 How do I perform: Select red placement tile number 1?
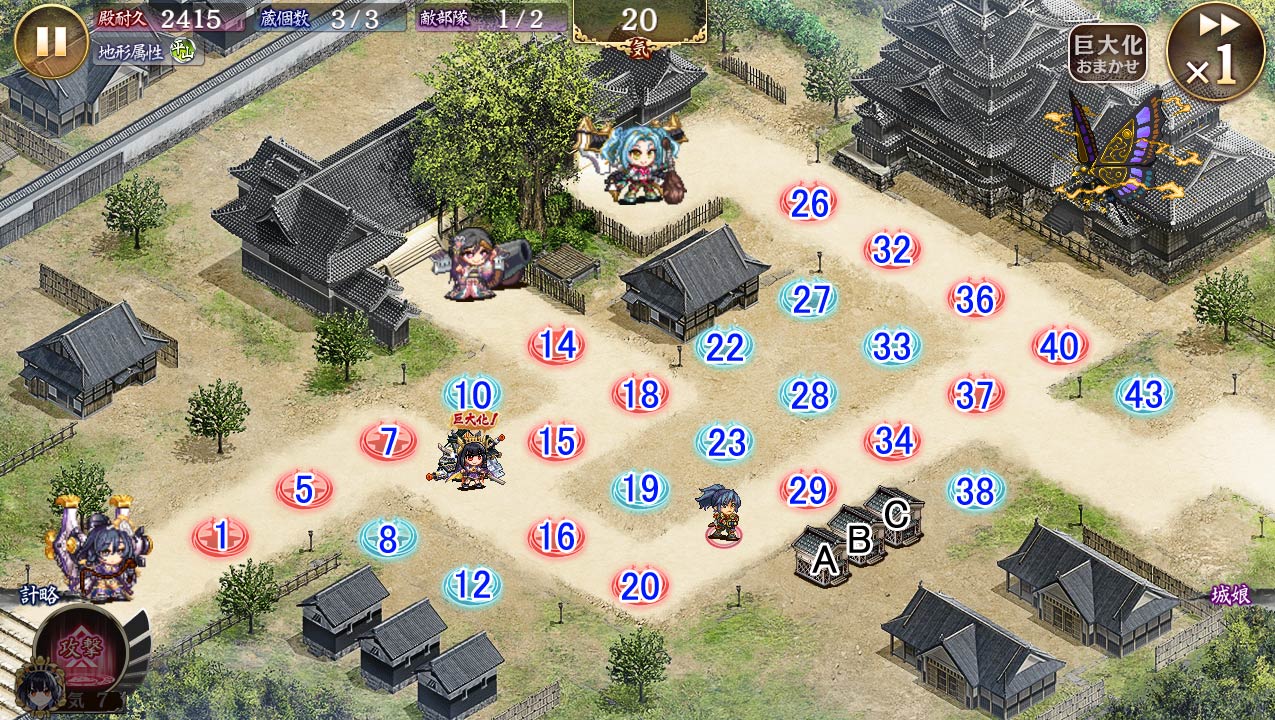pos(221,537)
